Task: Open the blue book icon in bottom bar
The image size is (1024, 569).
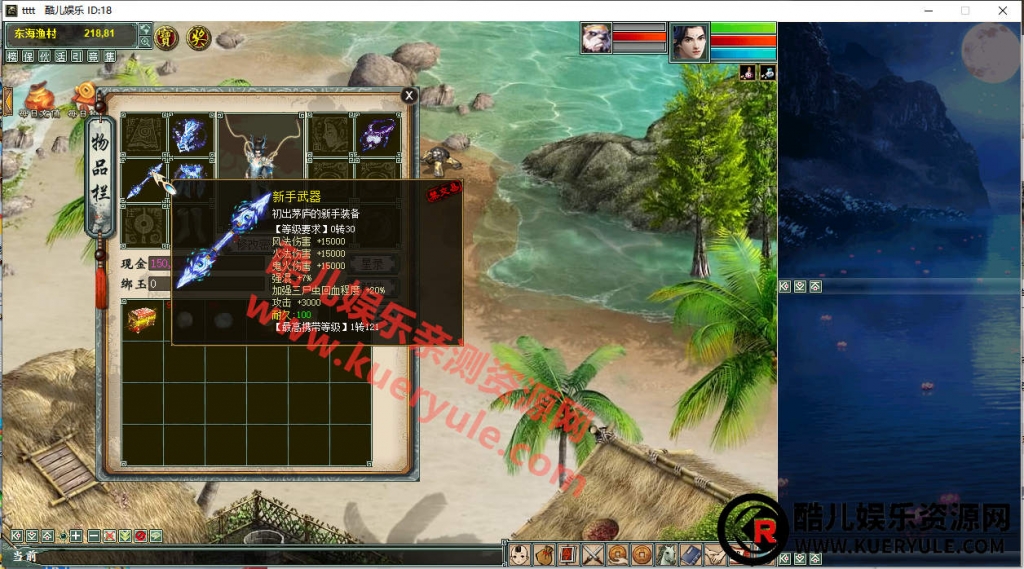Action: pos(691,554)
